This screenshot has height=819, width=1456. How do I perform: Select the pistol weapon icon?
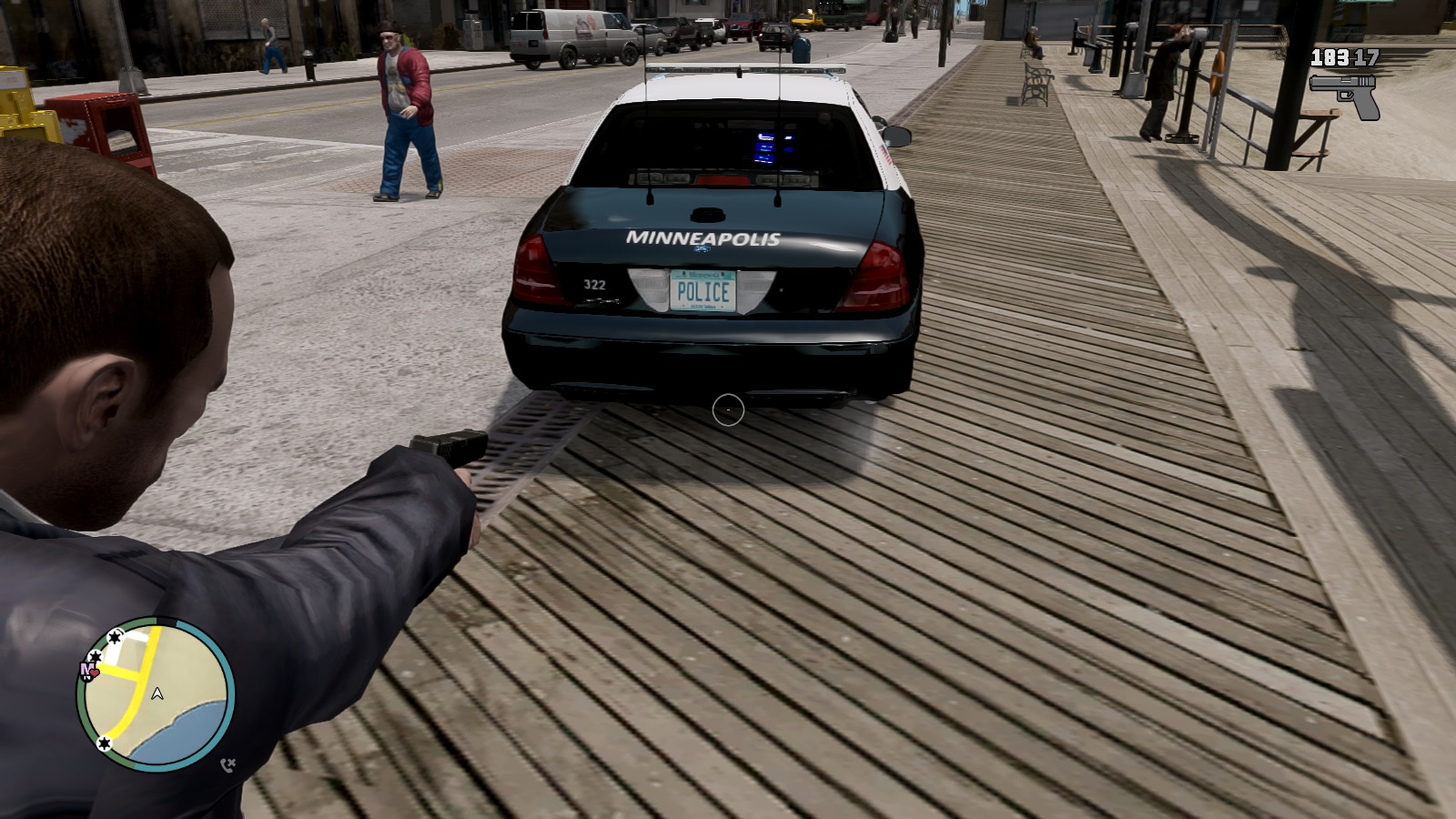pos(1345,94)
